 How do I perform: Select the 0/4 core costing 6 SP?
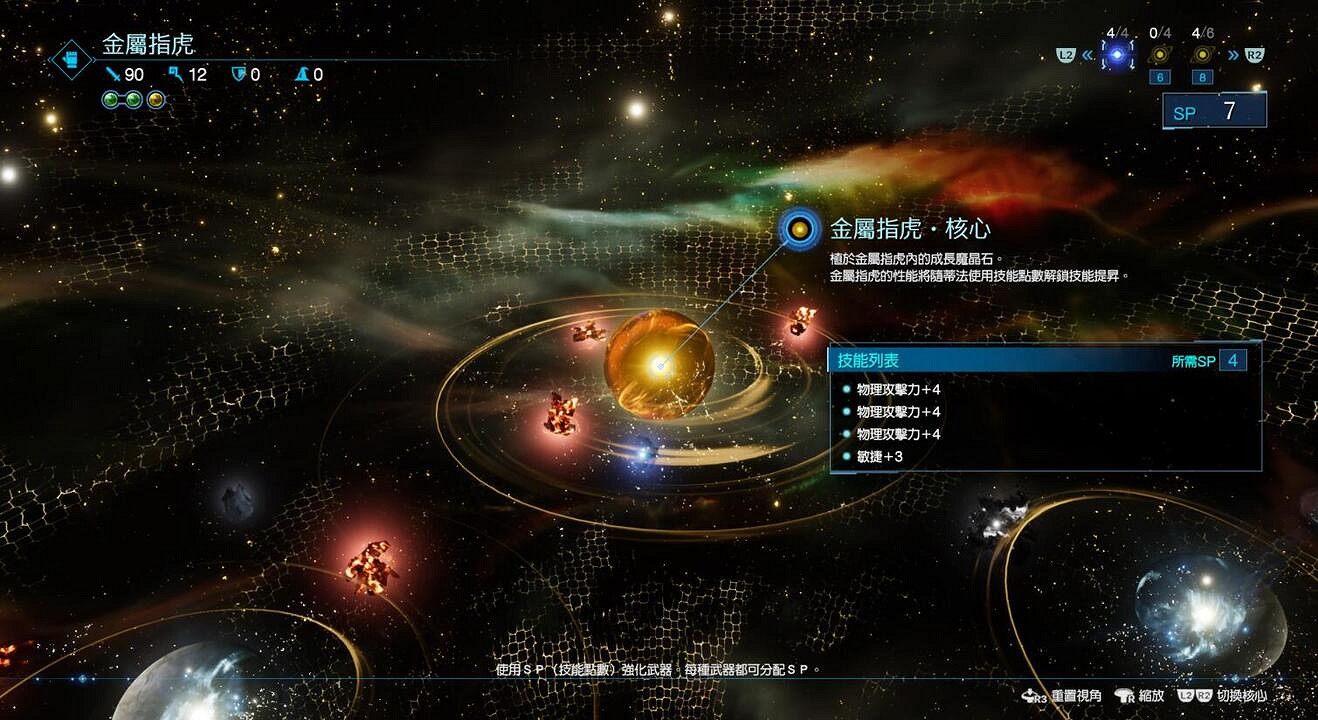click(1160, 55)
